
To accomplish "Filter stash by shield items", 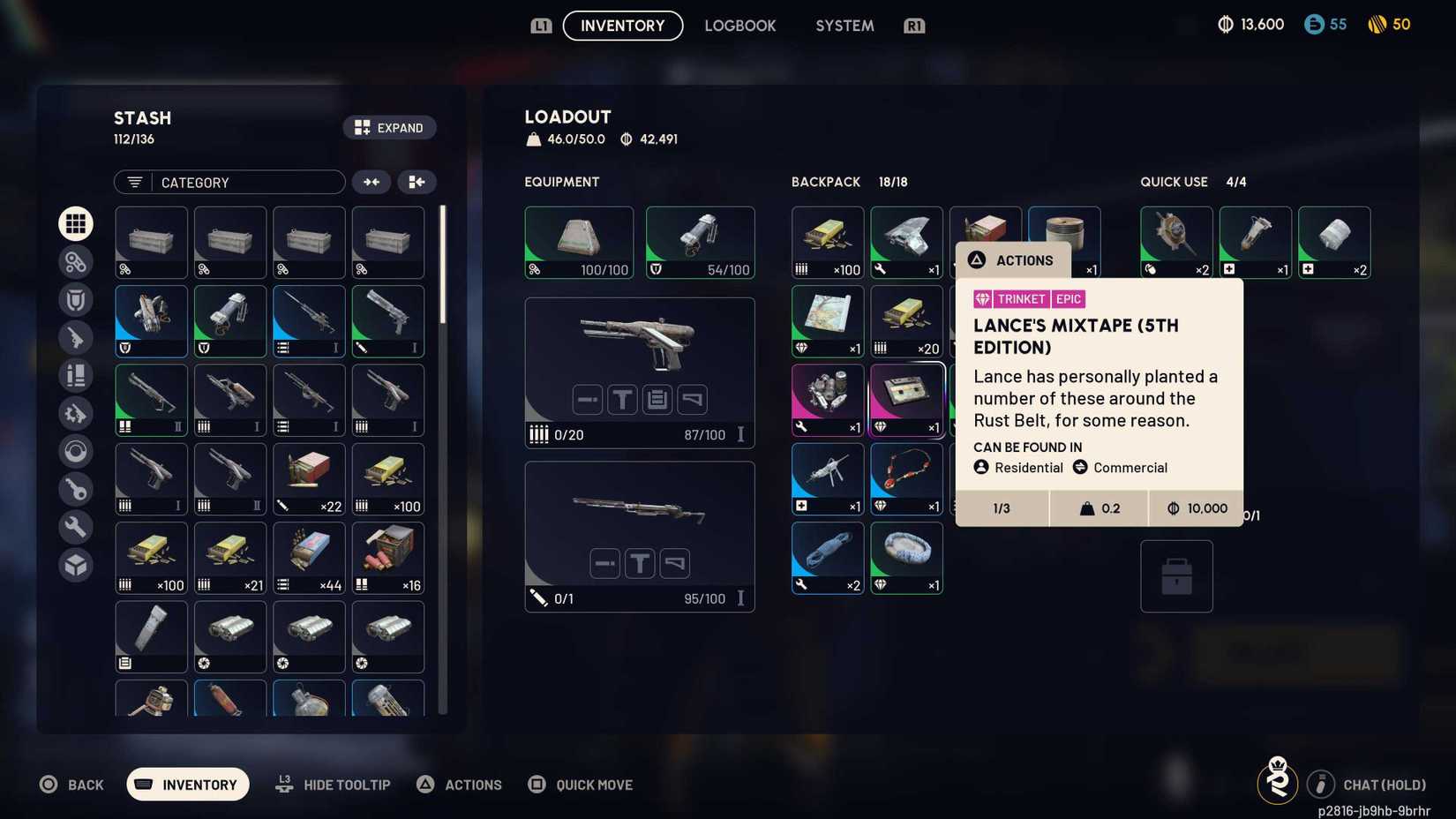I will coord(76,300).
